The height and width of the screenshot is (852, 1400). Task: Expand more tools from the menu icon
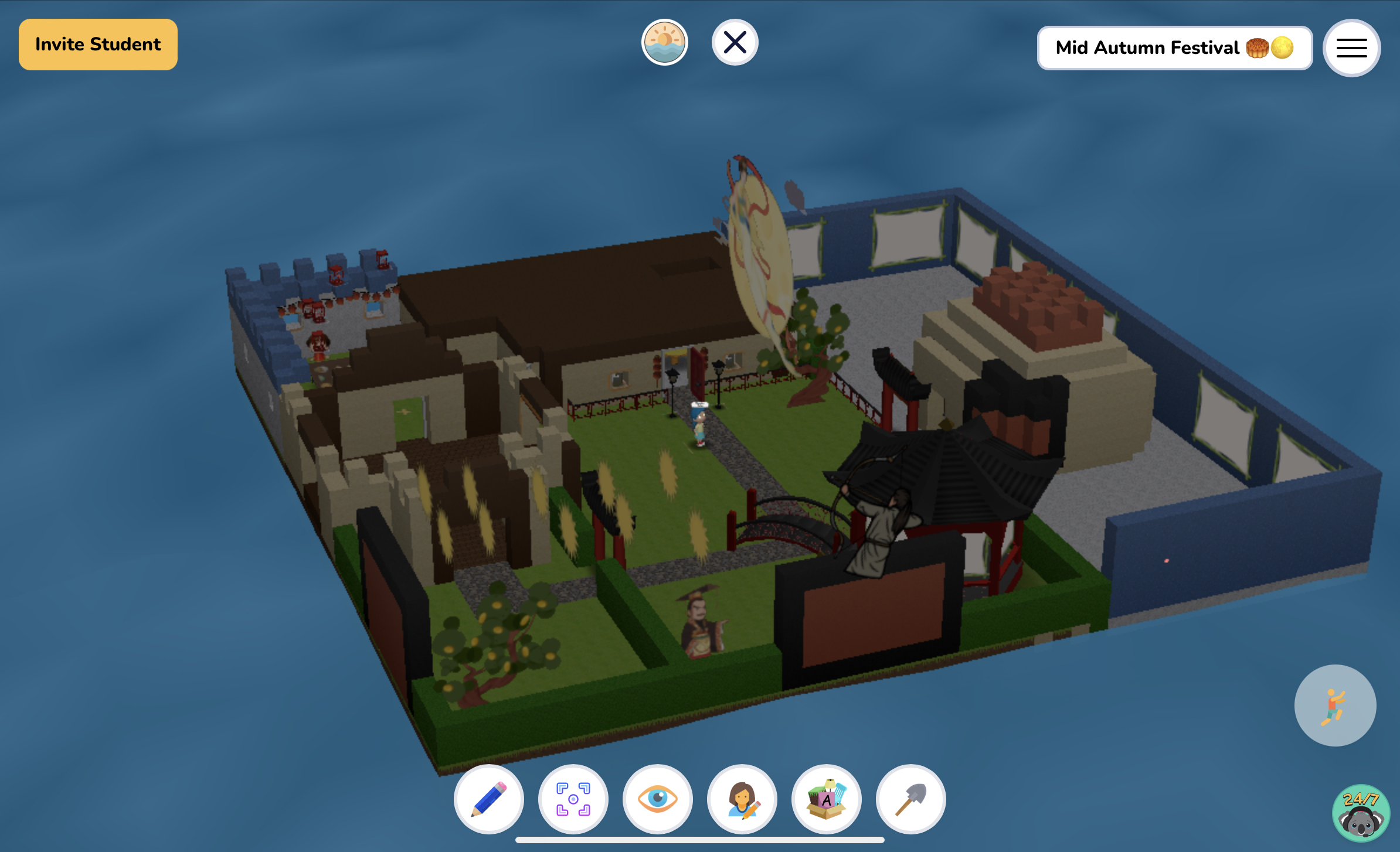1351,47
